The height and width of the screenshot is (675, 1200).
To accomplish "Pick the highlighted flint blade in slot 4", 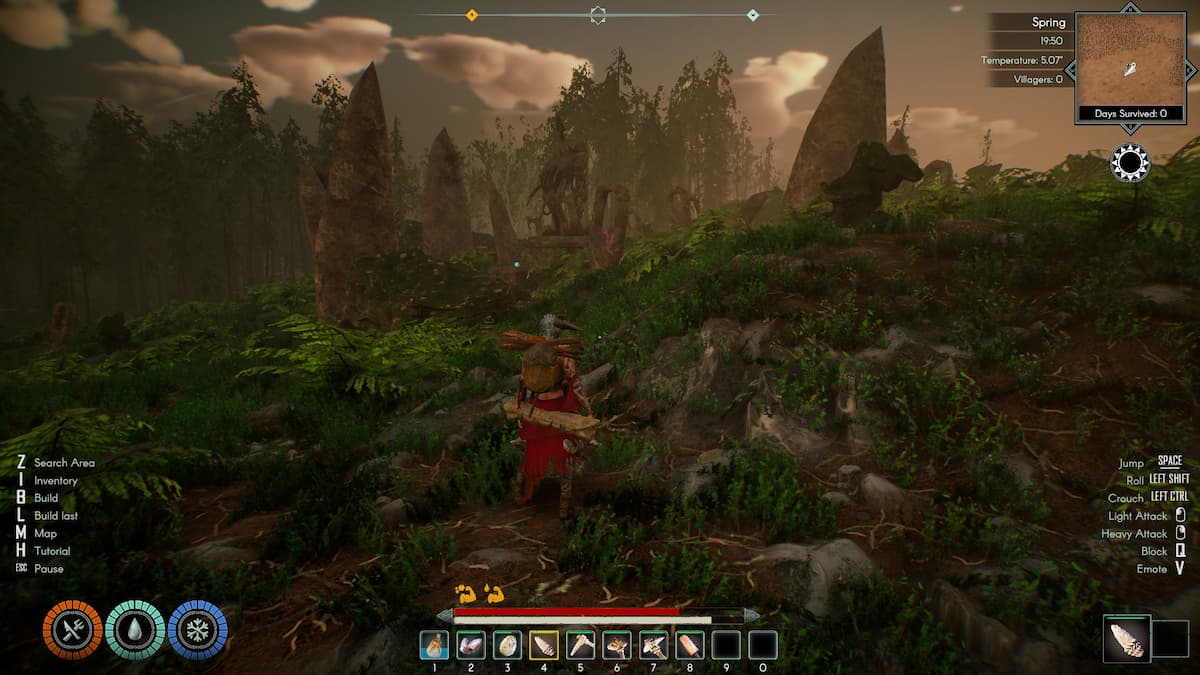I will 544,645.
